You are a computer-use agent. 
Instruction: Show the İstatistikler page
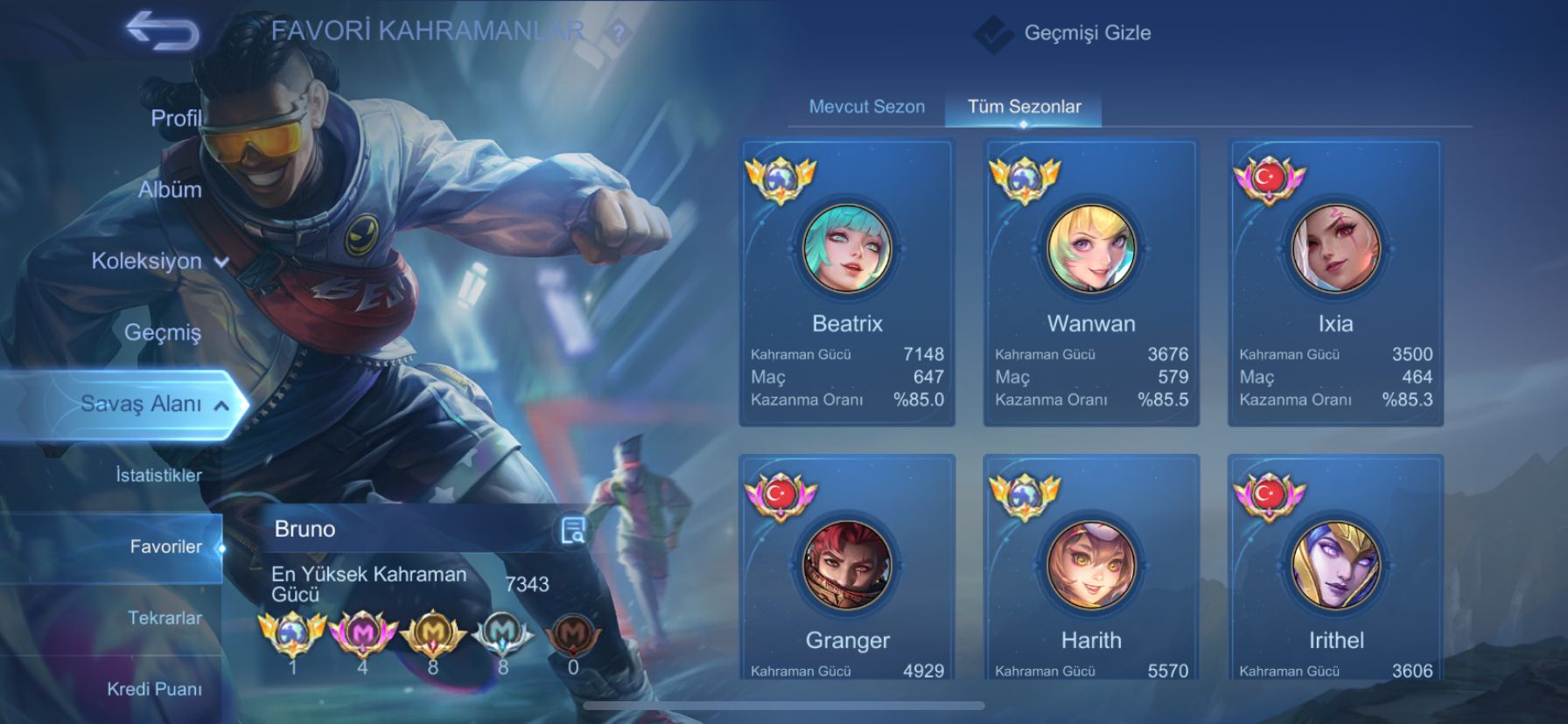point(158,475)
